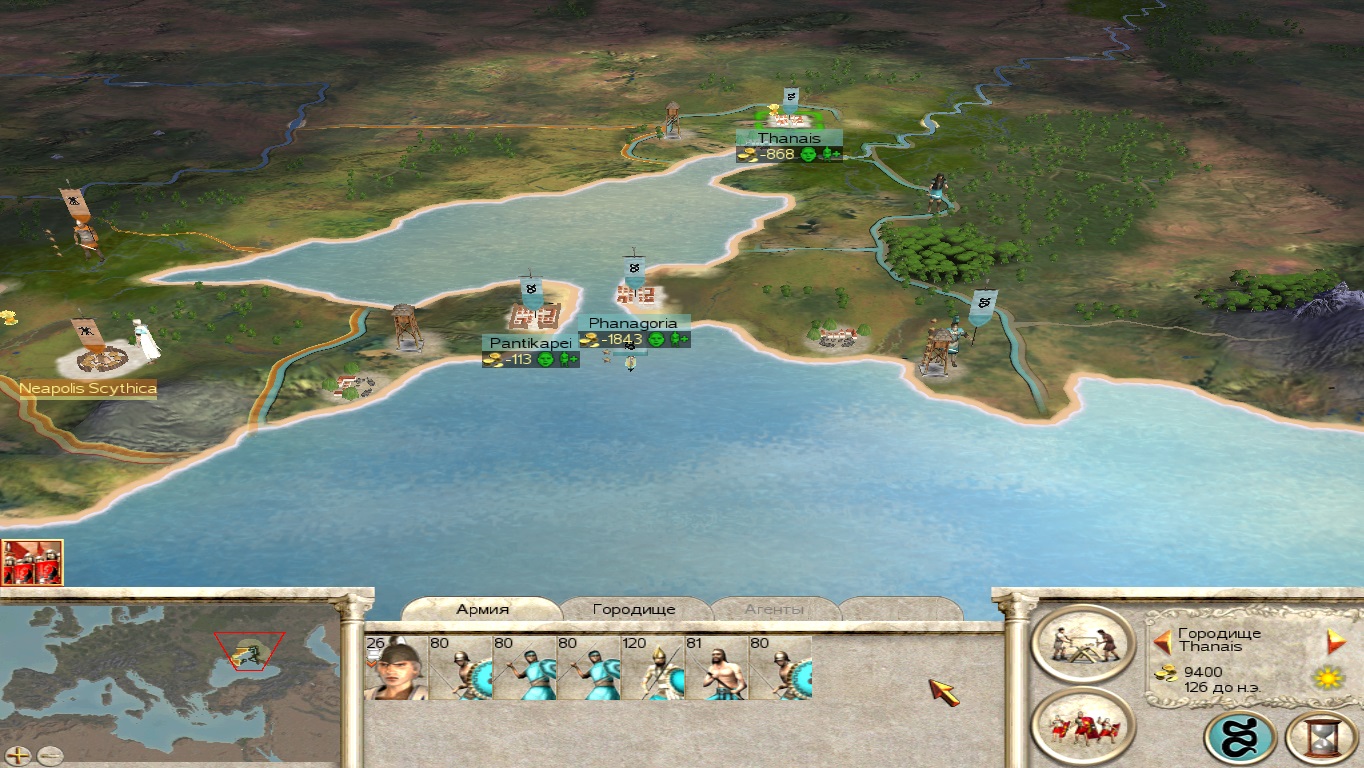Select the Phanagoria settlement label
This screenshot has width=1364, height=768.
coord(633,323)
